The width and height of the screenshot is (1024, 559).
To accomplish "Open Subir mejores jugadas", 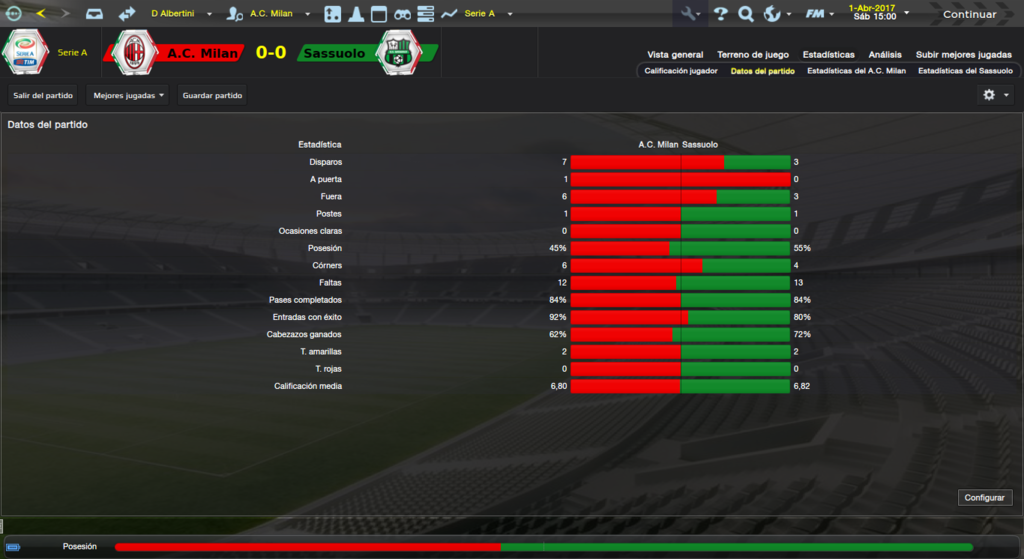I will [x=964, y=55].
